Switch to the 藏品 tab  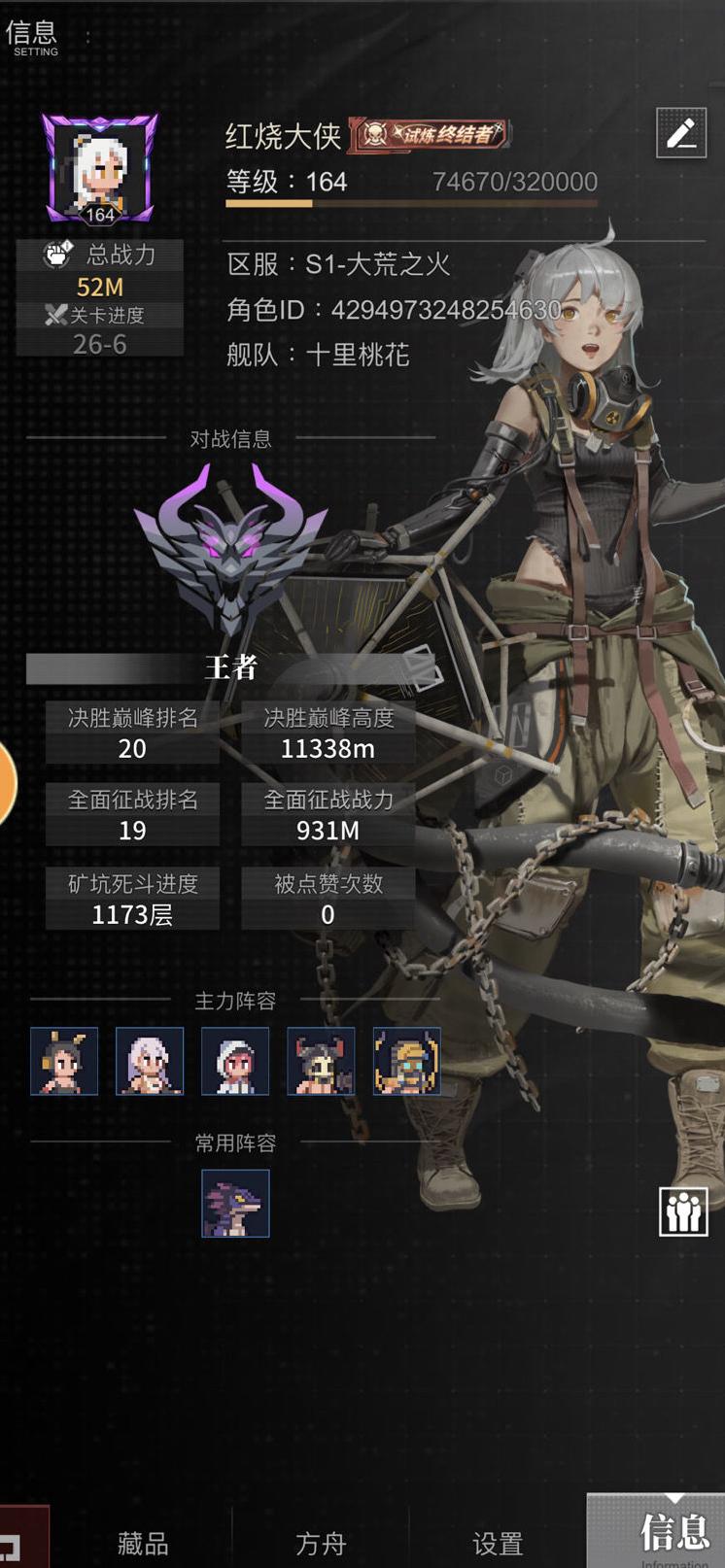pyautogui.click(x=143, y=1542)
